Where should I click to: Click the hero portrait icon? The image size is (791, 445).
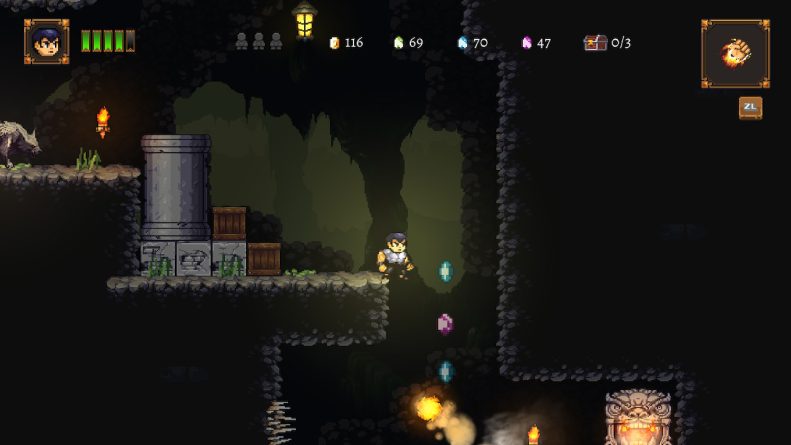46,42
